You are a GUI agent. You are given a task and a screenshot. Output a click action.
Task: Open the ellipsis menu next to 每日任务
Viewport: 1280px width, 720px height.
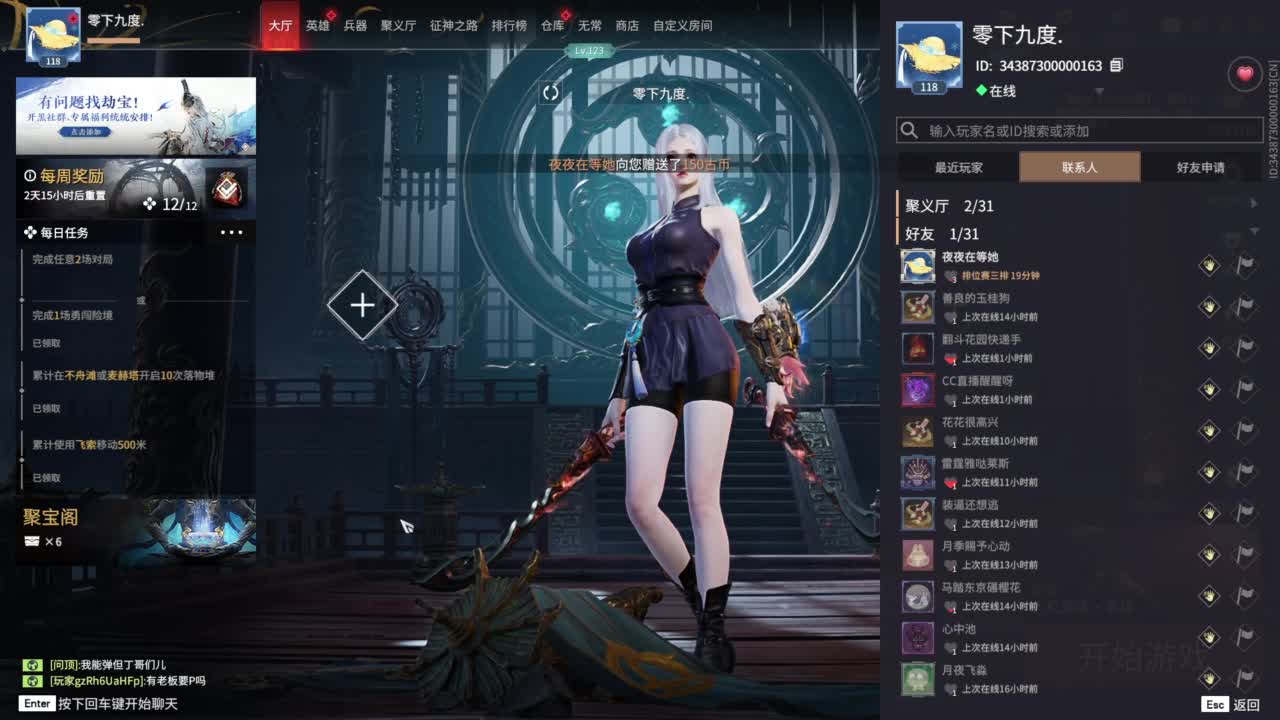(x=232, y=232)
